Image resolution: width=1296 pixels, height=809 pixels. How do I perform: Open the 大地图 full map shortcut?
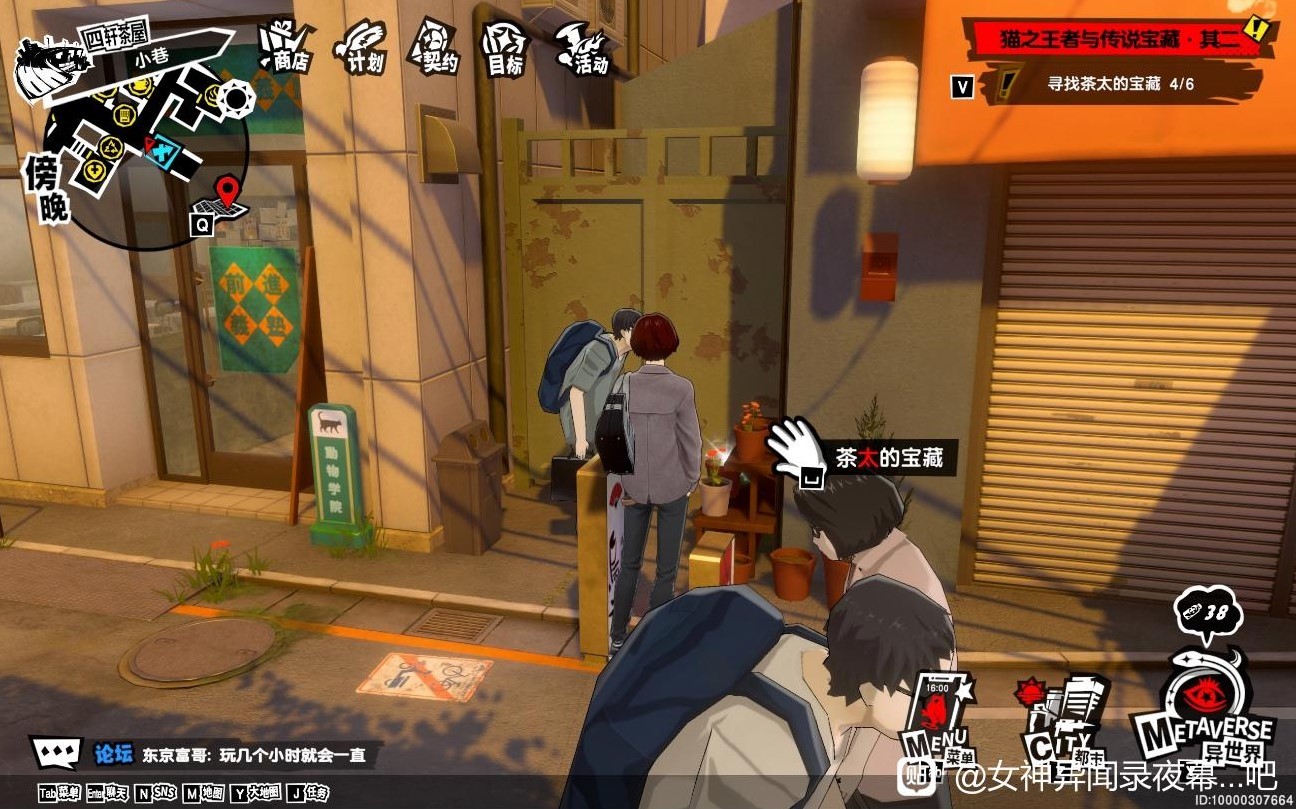pyautogui.click(x=255, y=791)
